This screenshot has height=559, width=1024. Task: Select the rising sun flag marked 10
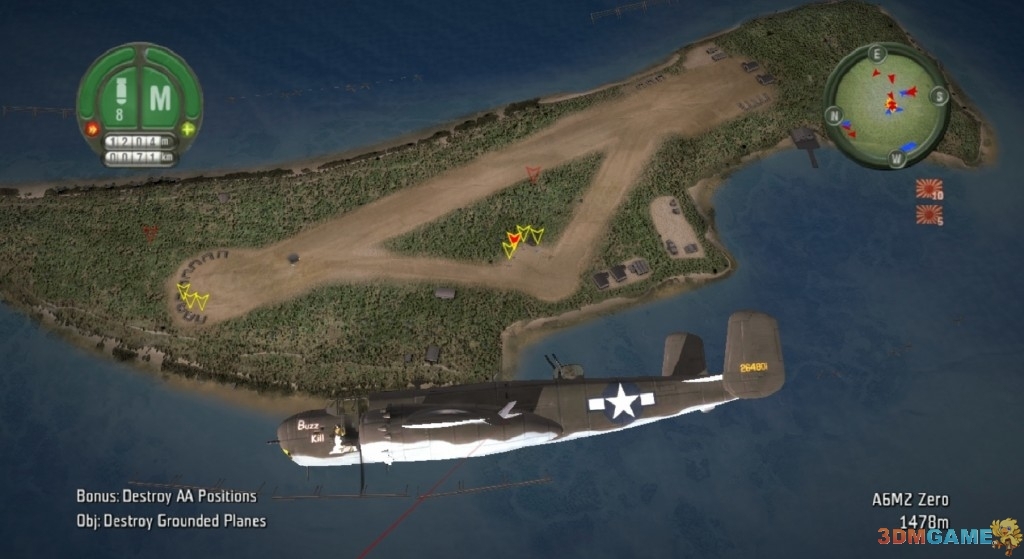pyautogui.click(x=929, y=188)
